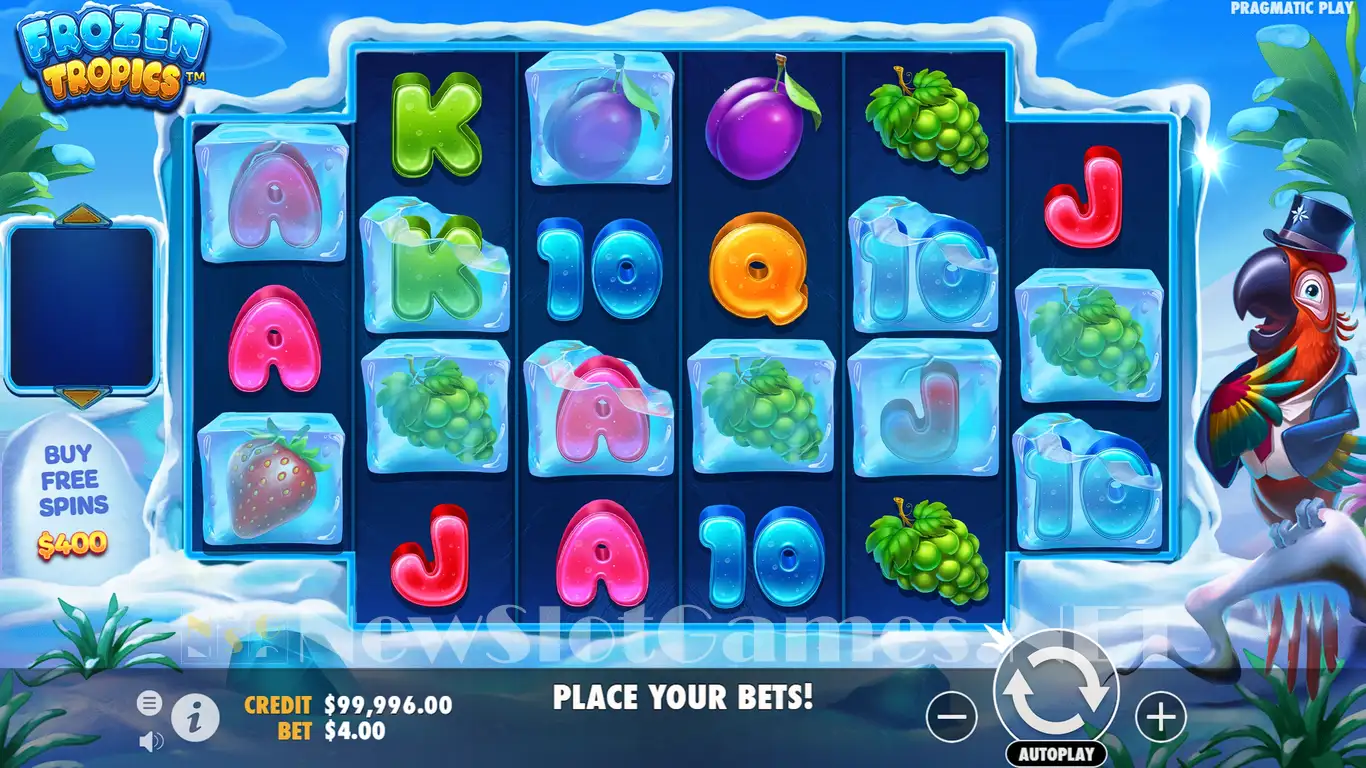Open the game info page

[196, 716]
